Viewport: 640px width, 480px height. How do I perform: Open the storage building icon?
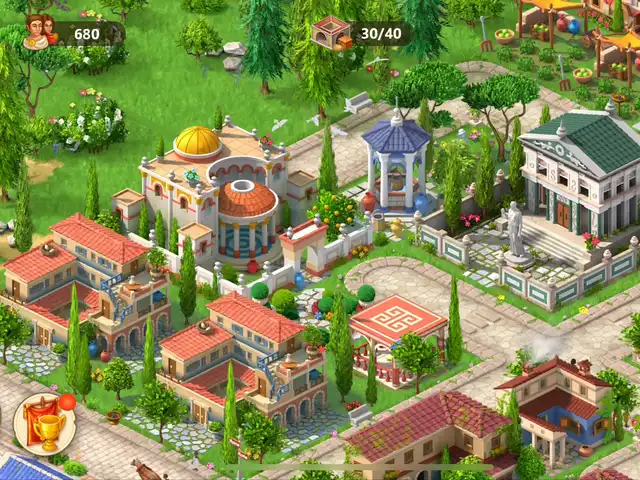coord(332,33)
